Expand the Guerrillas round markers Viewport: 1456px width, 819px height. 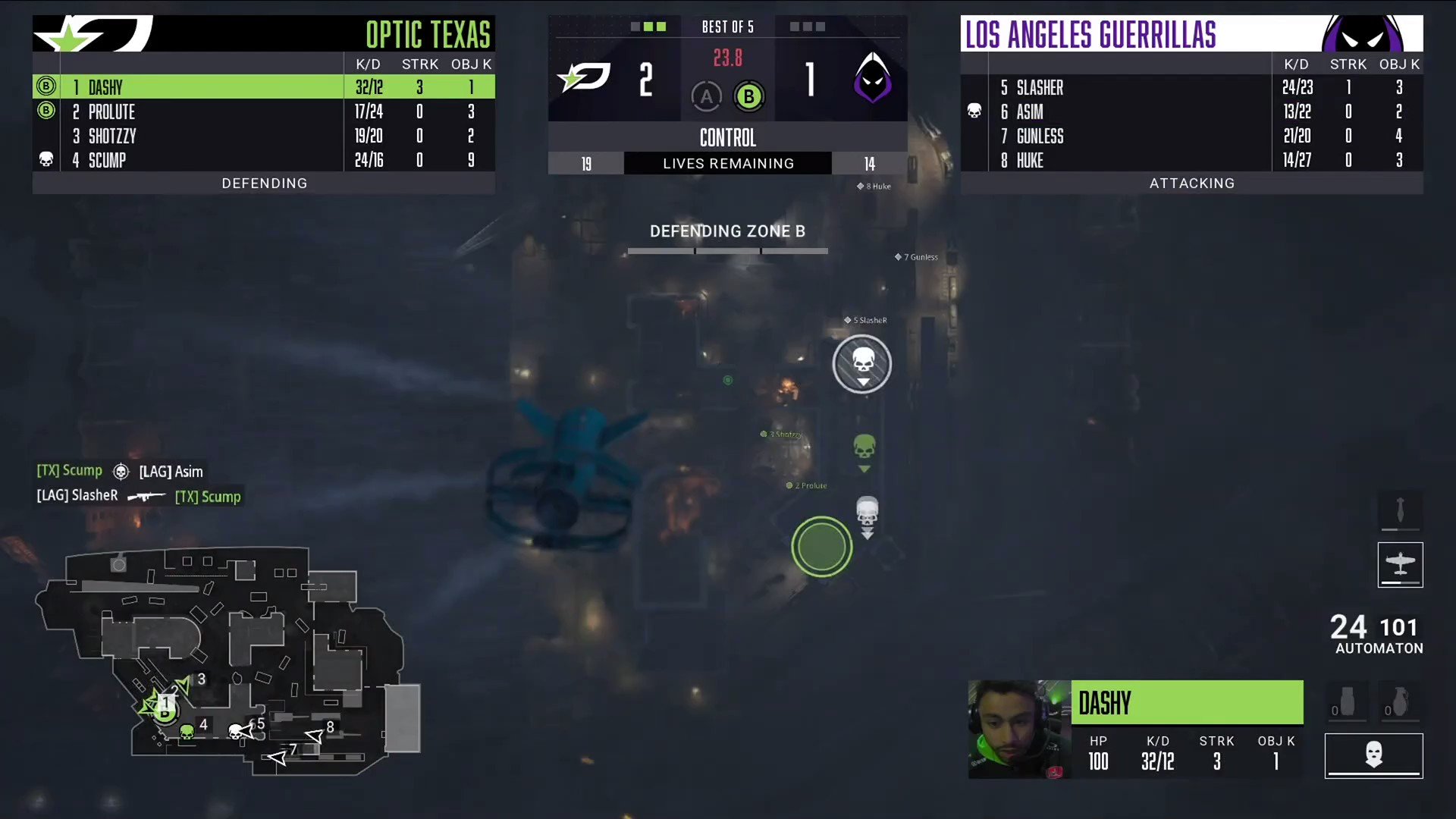point(805,27)
